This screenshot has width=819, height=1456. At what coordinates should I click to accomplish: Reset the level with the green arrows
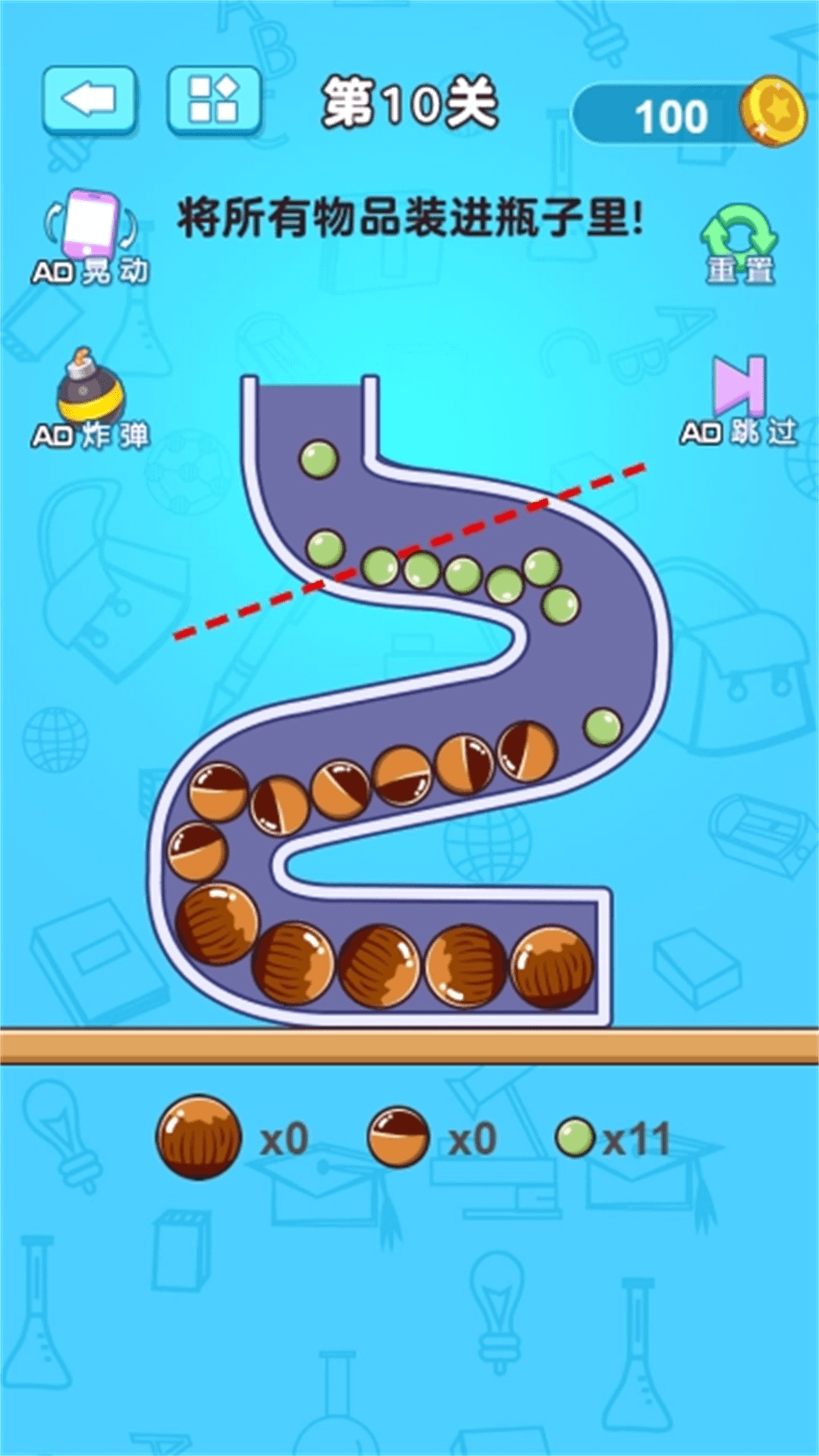(739, 244)
